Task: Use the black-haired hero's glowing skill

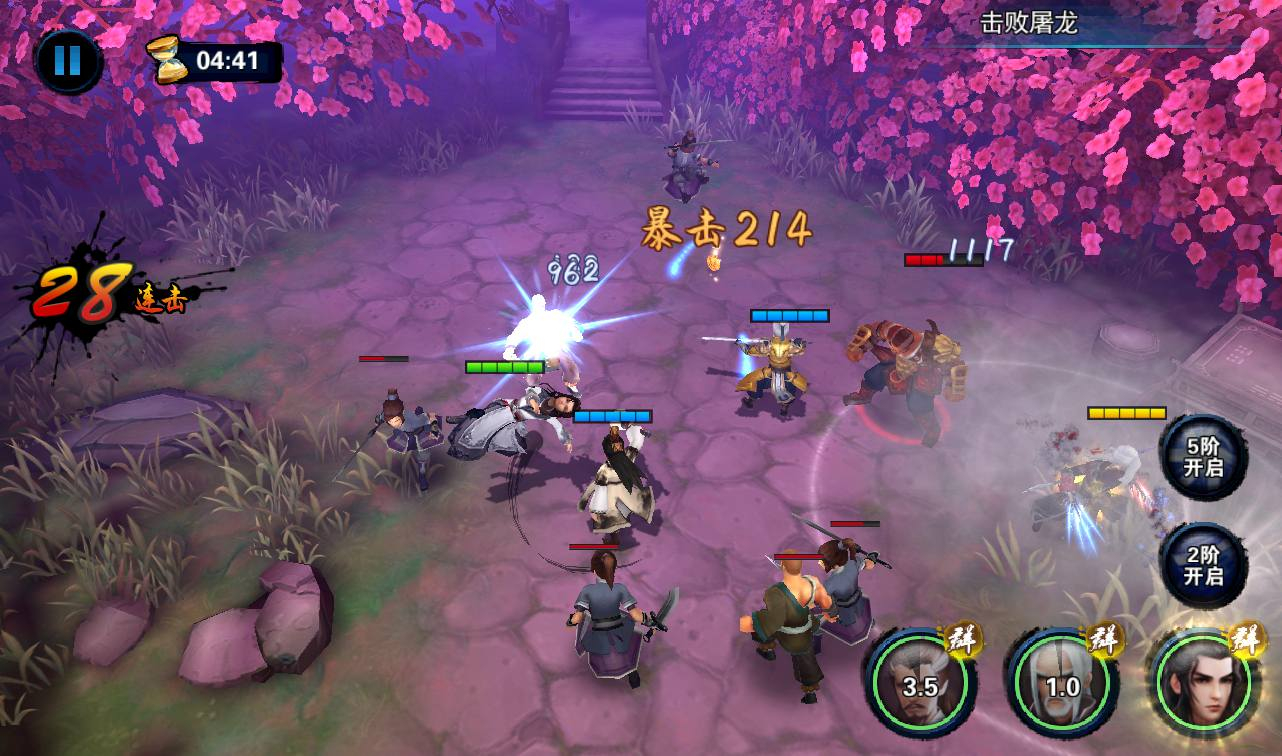Action: pyautogui.click(x=1204, y=685)
